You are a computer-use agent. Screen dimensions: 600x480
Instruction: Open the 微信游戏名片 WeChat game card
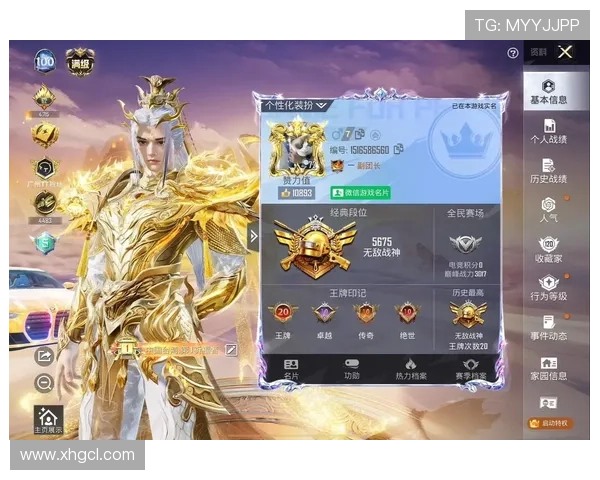[361, 192]
